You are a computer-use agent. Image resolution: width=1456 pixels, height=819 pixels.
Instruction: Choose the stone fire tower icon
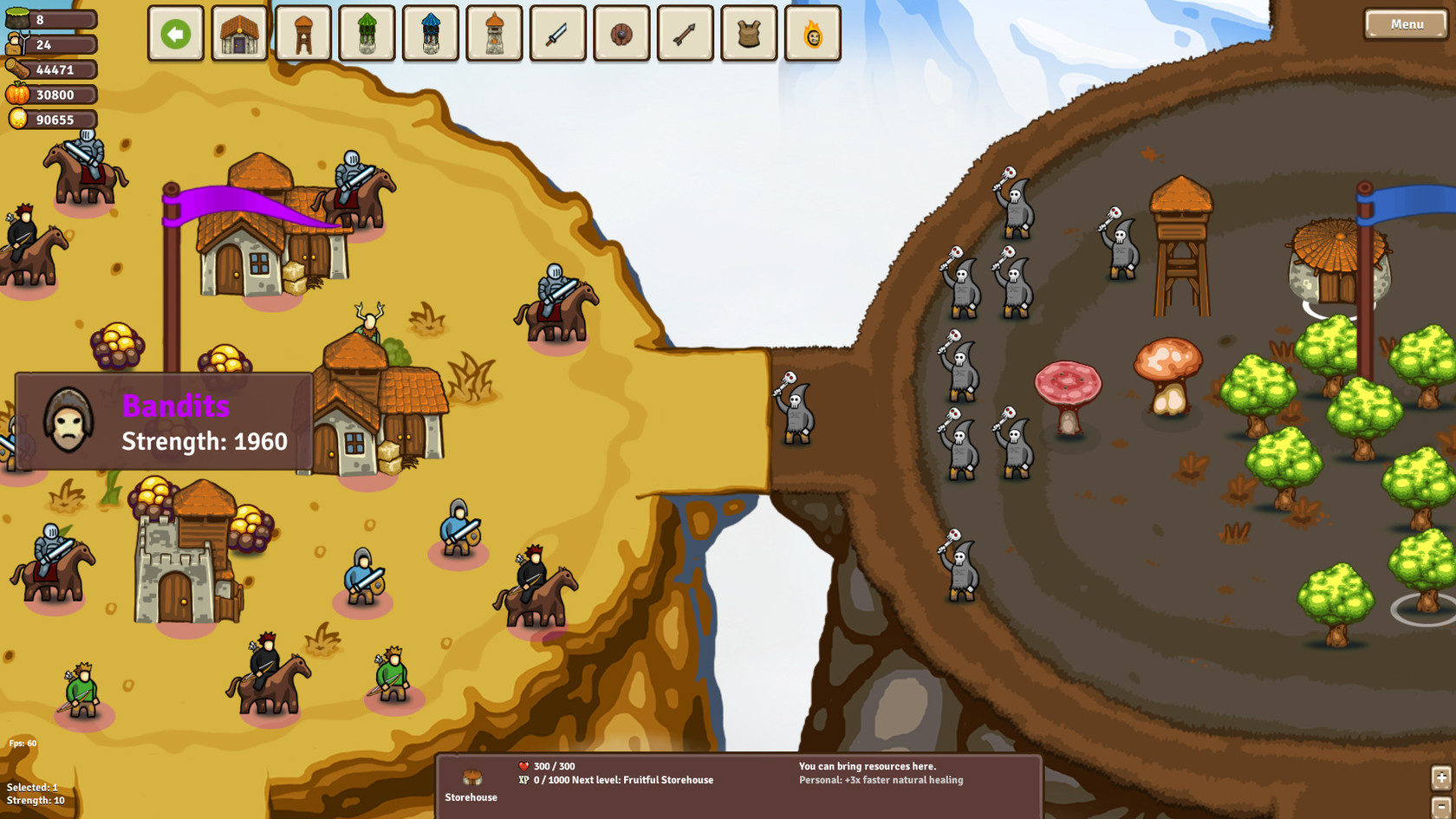pos(494,33)
